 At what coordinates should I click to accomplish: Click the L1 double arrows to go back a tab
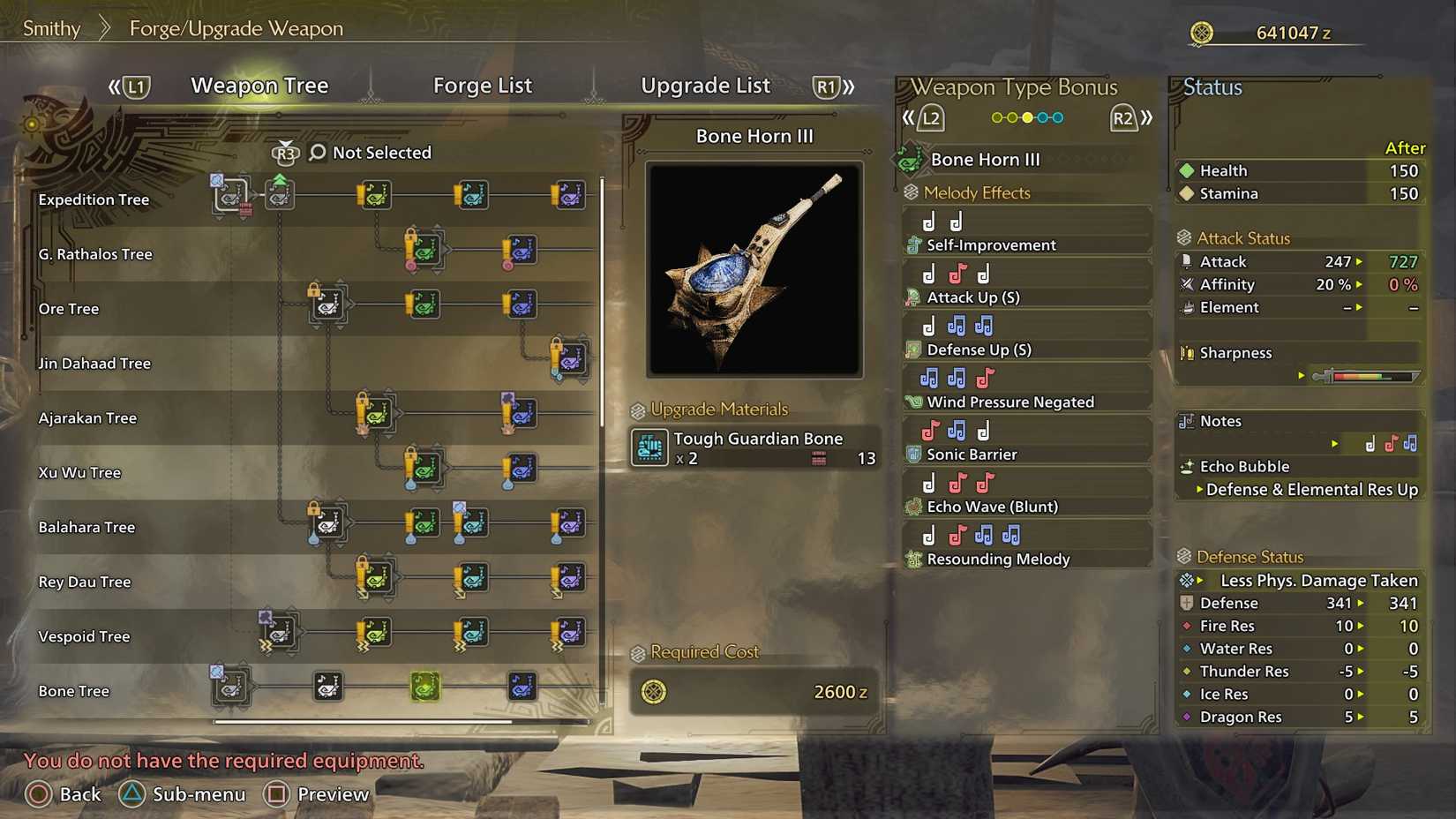tap(114, 86)
